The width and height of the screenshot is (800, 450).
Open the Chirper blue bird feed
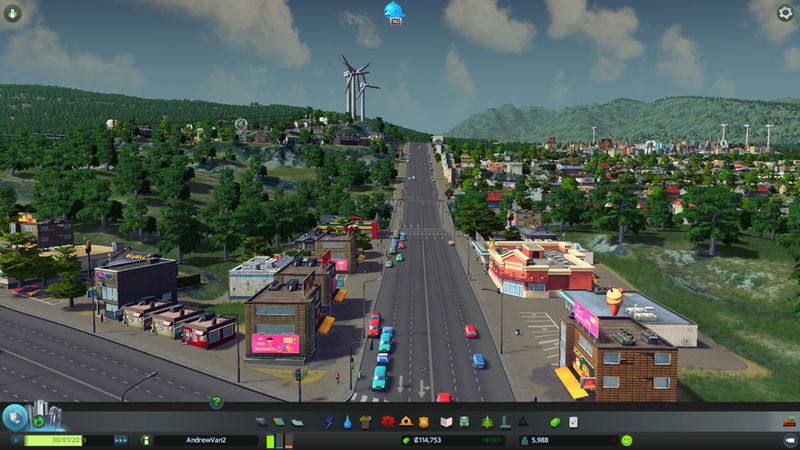pos(394,11)
